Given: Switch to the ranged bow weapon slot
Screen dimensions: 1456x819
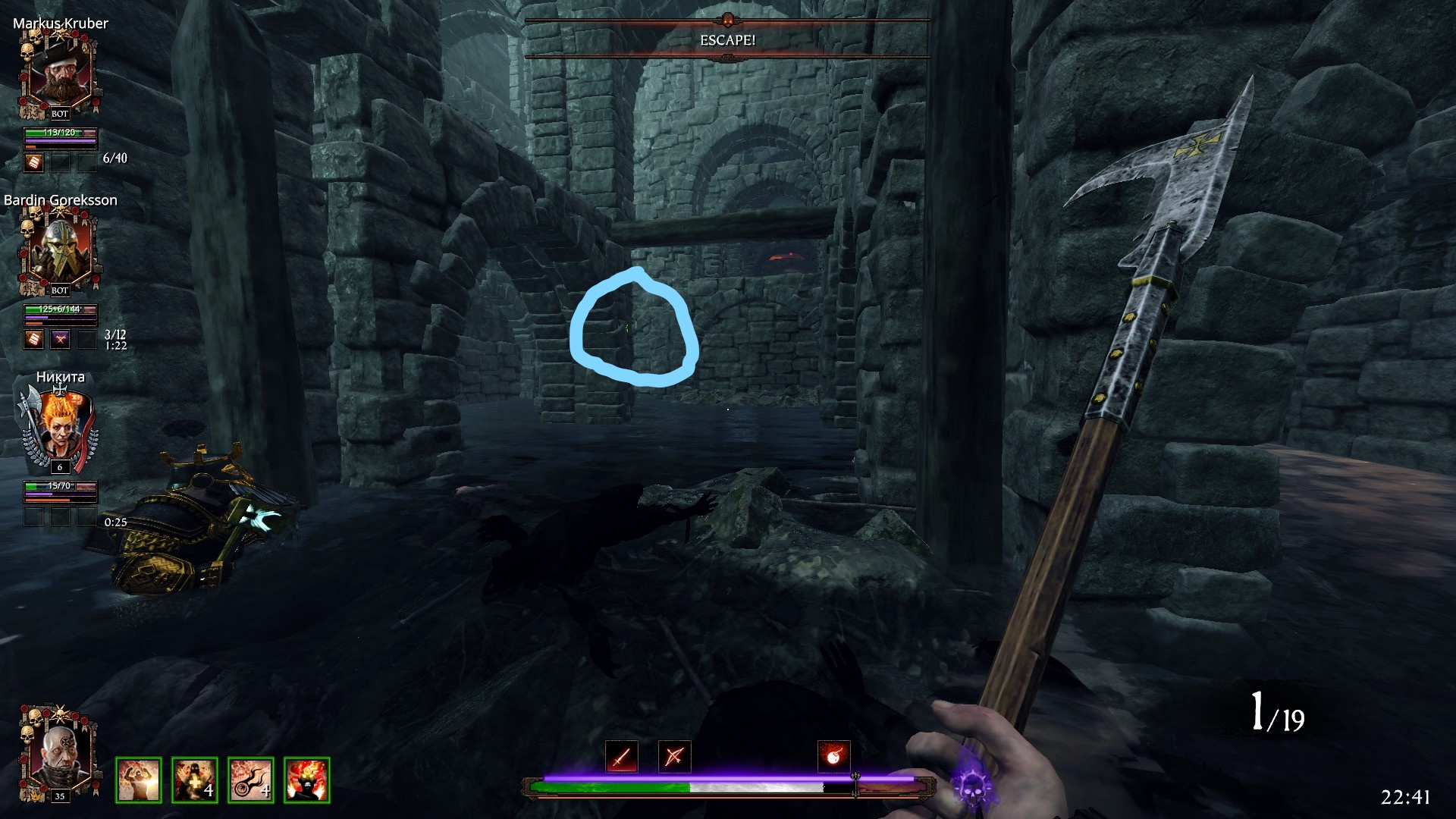Looking at the screenshot, I should pos(674,757).
